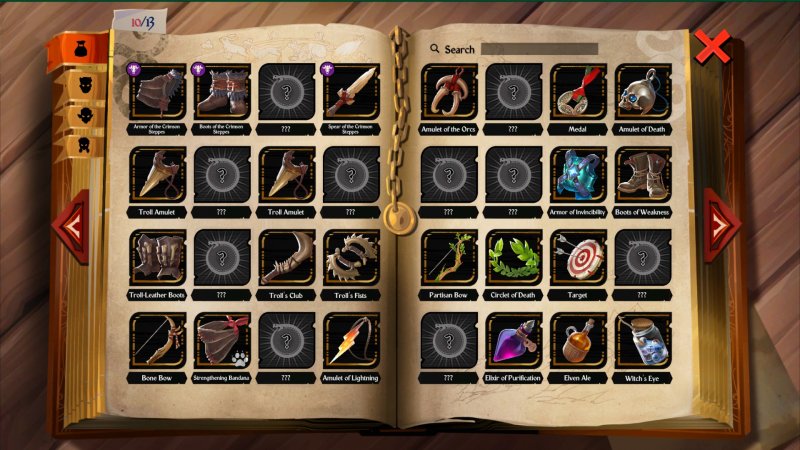Select the Medal entry
This screenshot has height=450, width=800.
point(578,92)
